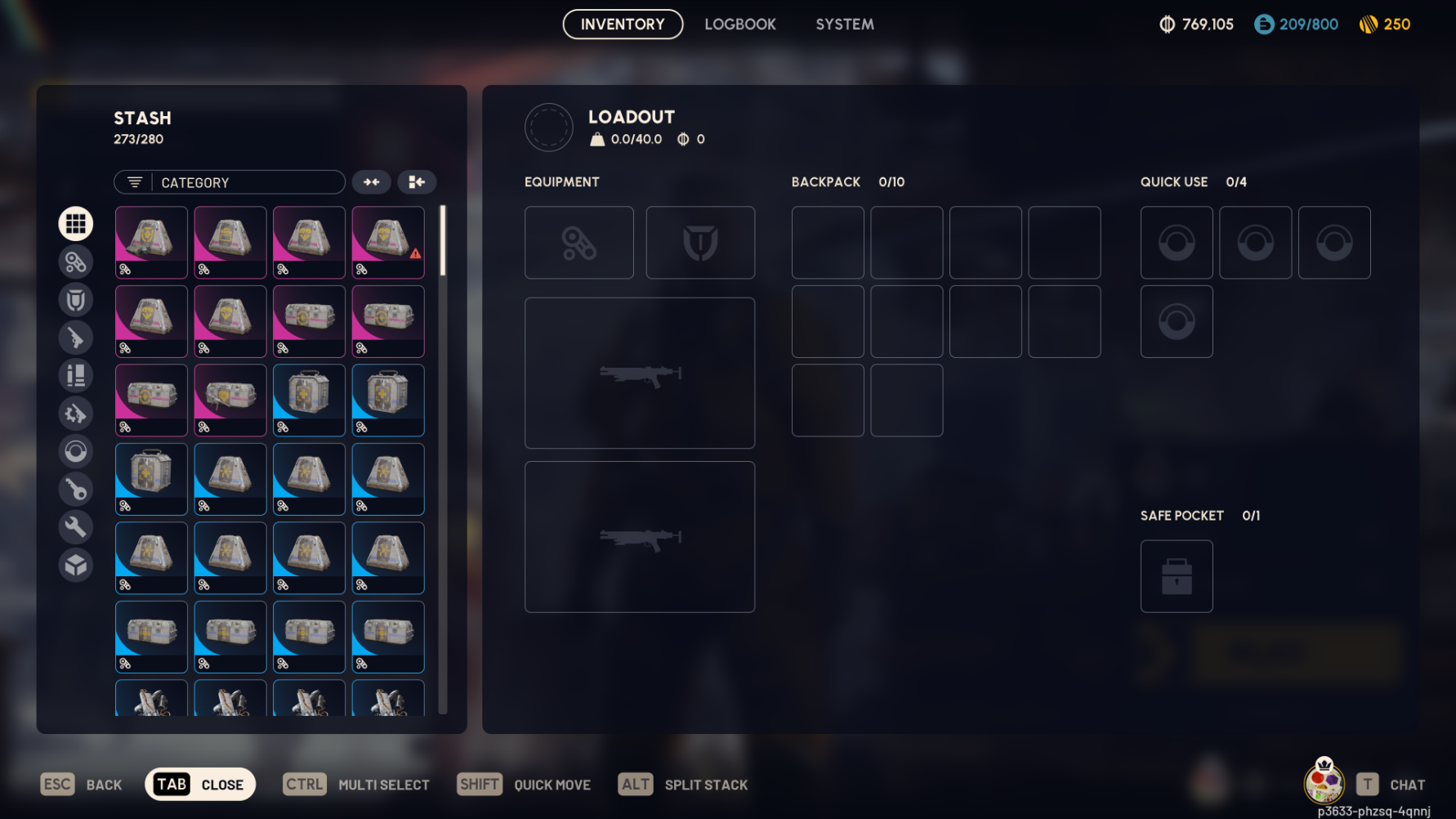Show all stash items grid filter
Screen dimensions: 1456x819
(x=76, y=224)
